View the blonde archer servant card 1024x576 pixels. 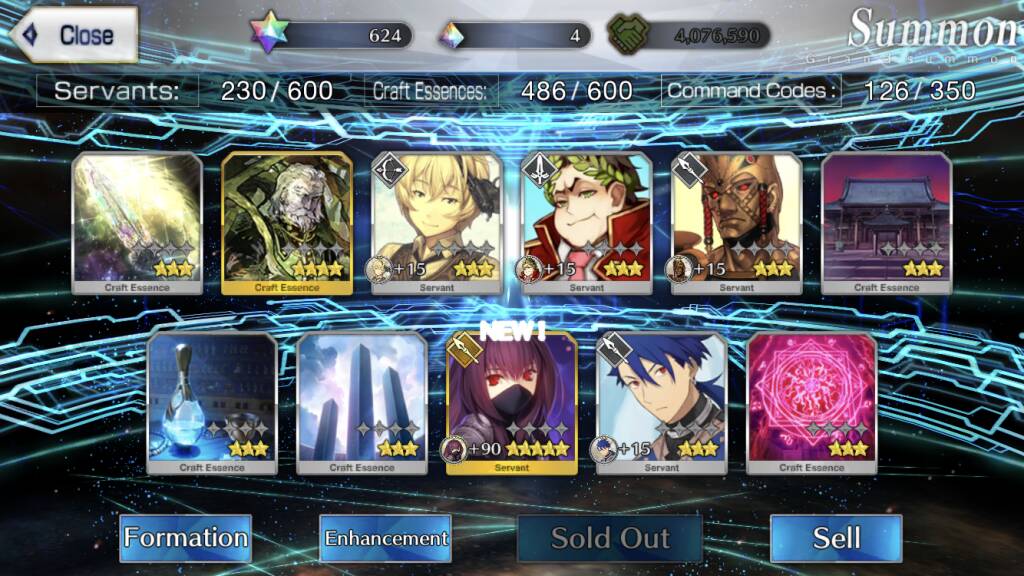tap(437, 222)
